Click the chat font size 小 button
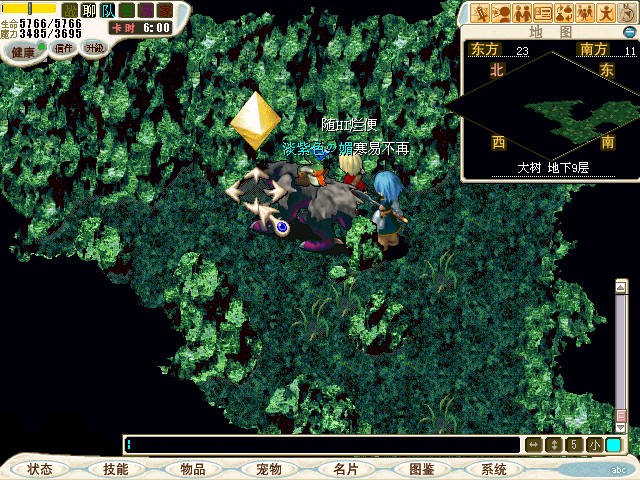The image size is (640, 480). [x=594, y=444]
